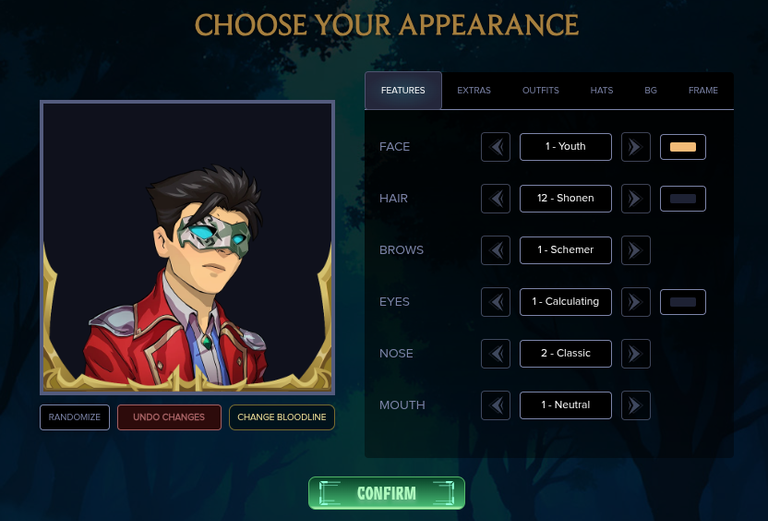Screen dimensions: 768x521
Task: Open the Hair color swatch
Action: pyautogui.click(x=683, y=199)
